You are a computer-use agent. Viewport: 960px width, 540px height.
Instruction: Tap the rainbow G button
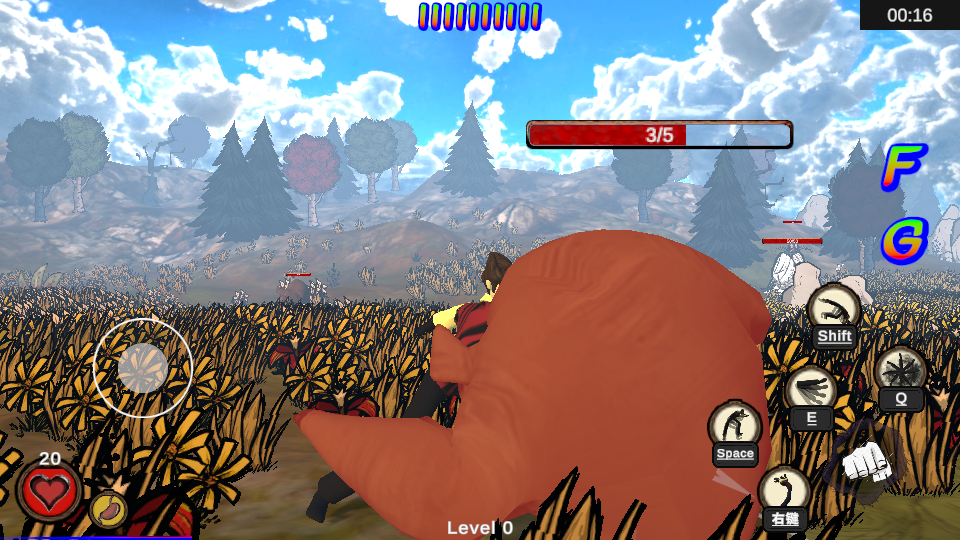(904, 240)
